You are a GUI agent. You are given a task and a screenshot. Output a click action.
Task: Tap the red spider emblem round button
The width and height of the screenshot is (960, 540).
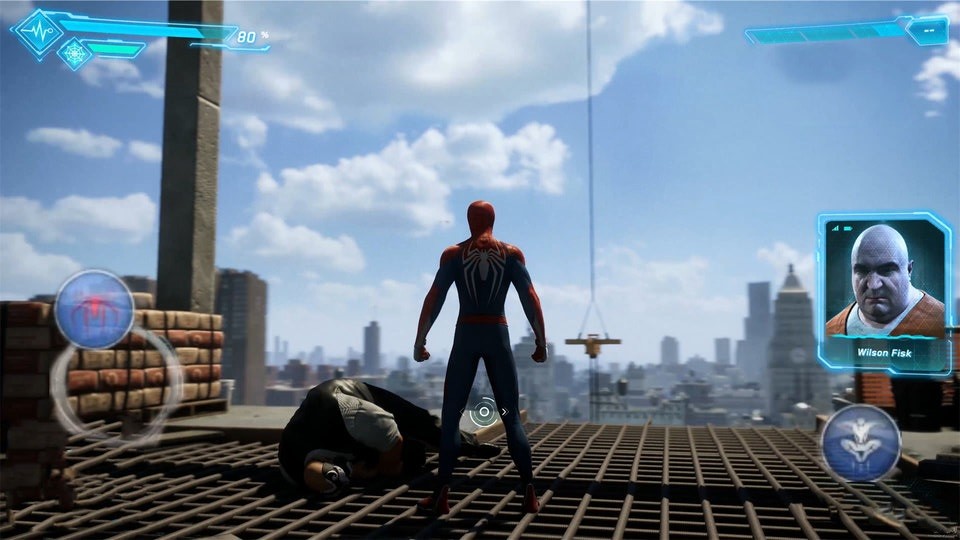click(94, 308)
